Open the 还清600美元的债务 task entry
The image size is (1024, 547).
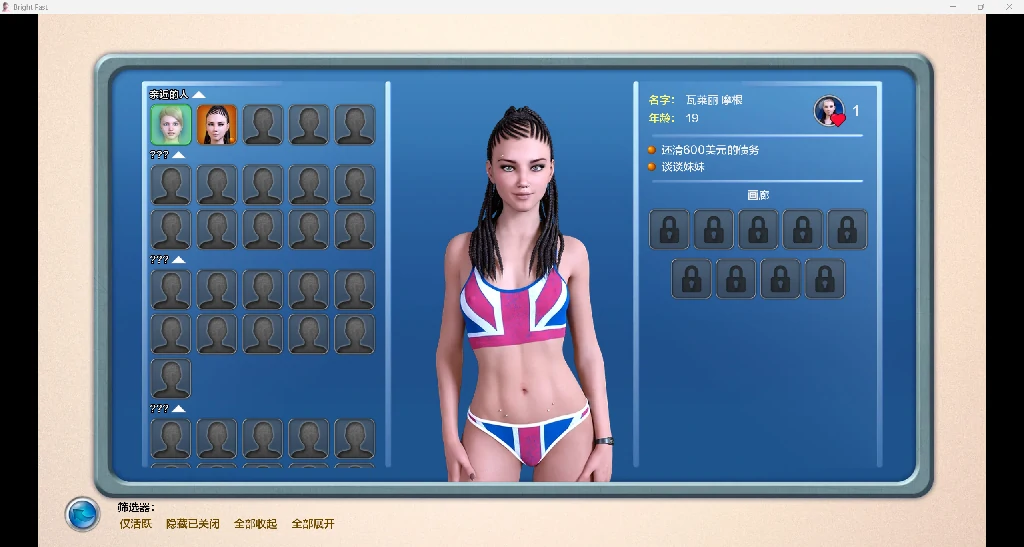click(x=710, y=150)
